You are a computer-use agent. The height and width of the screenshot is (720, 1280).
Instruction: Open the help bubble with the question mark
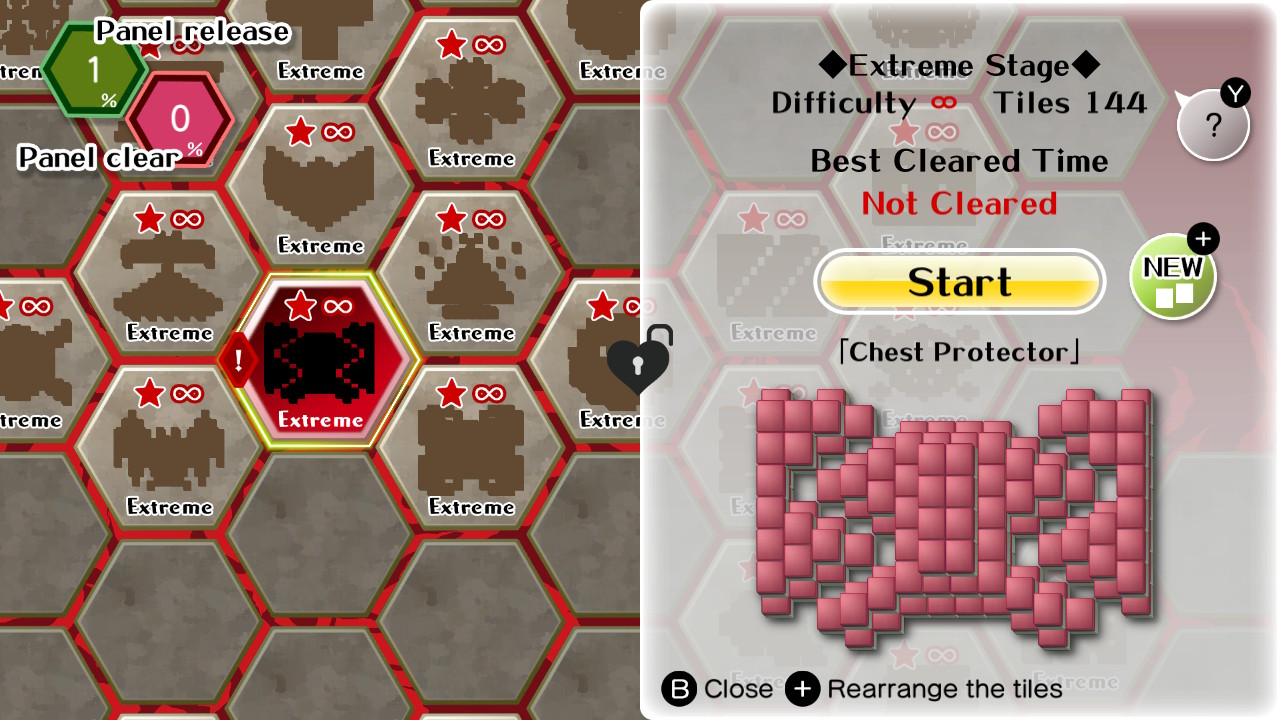tap(1213, 124)
